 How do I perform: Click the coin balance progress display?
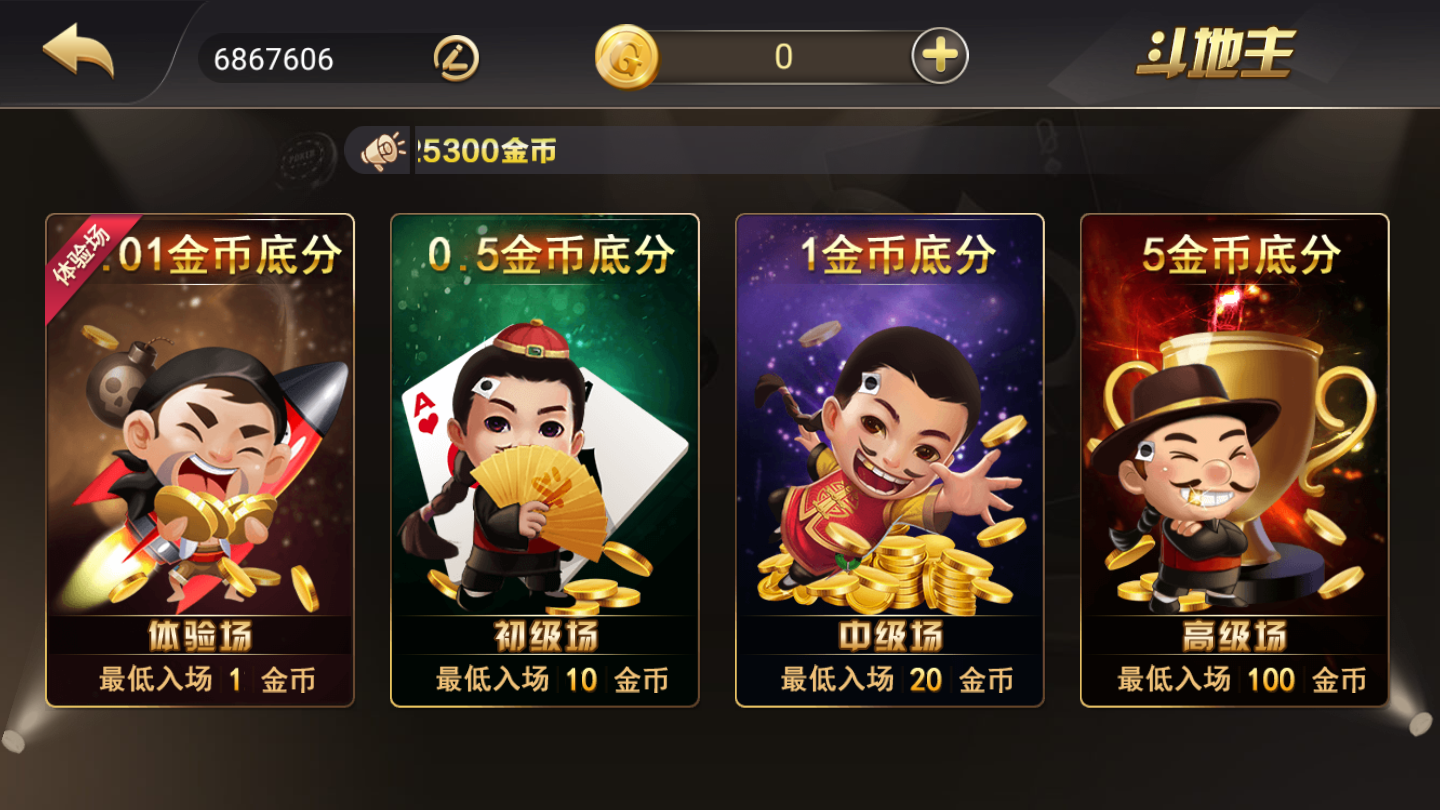coord(782,56)
